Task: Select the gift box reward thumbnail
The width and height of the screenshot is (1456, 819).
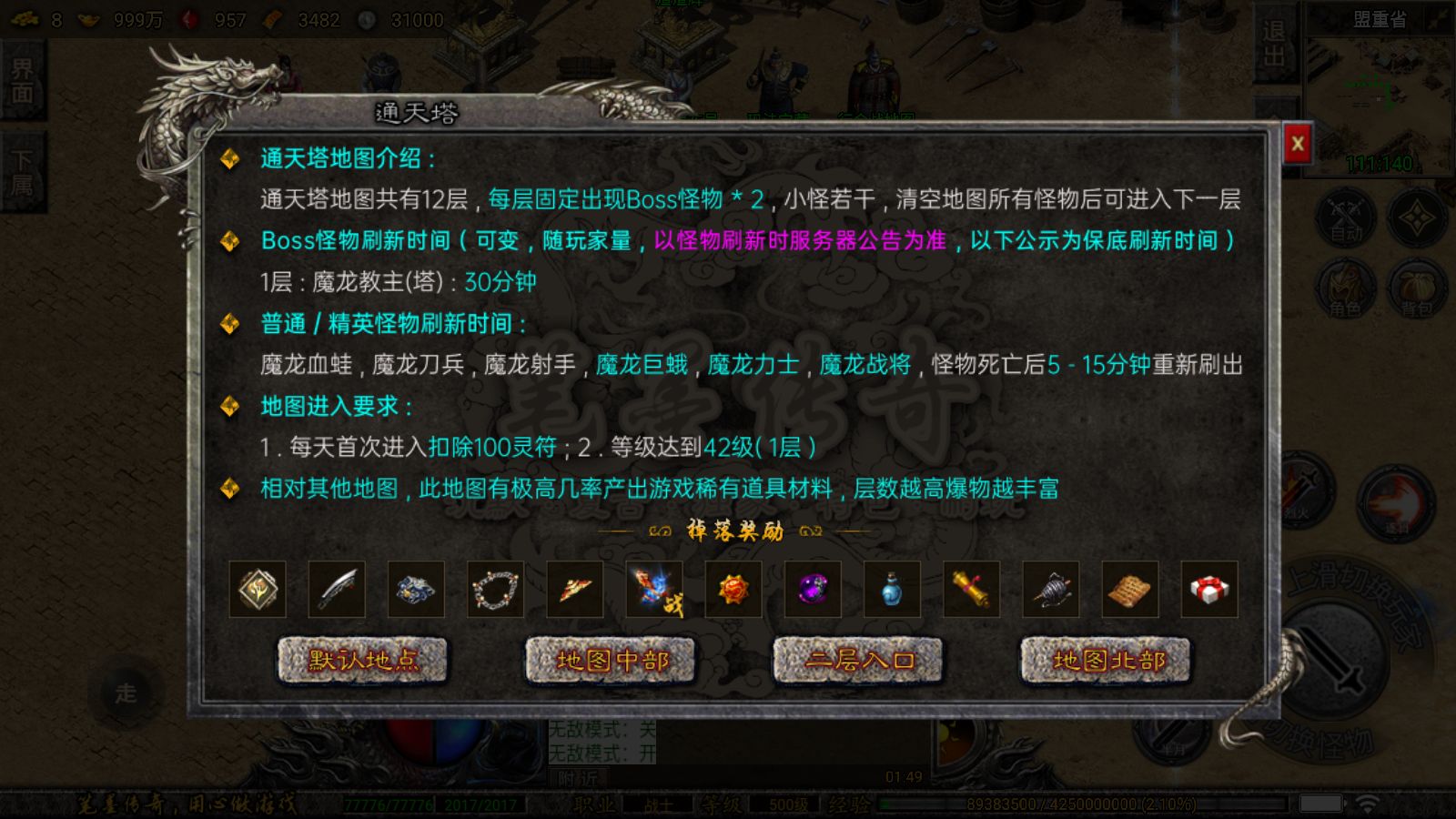Action: [x=1208, y=590]
